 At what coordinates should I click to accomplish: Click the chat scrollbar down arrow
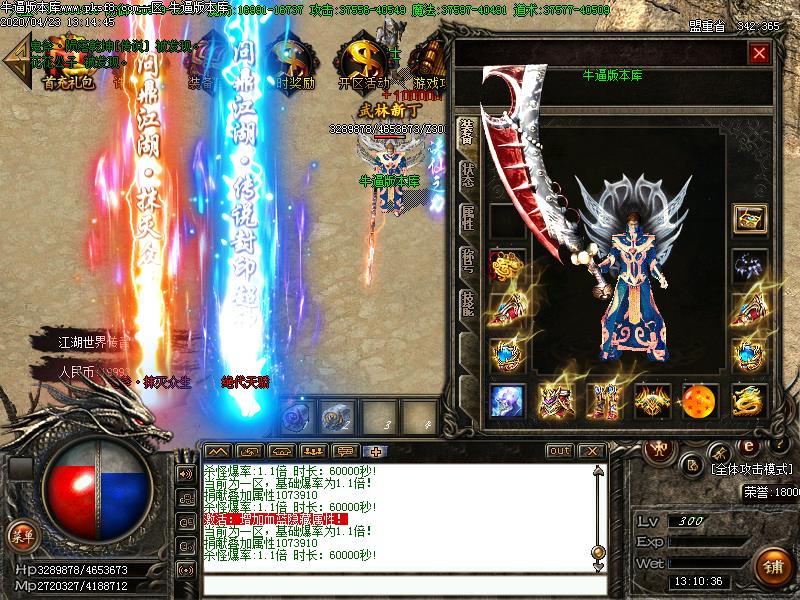(598, 566)
